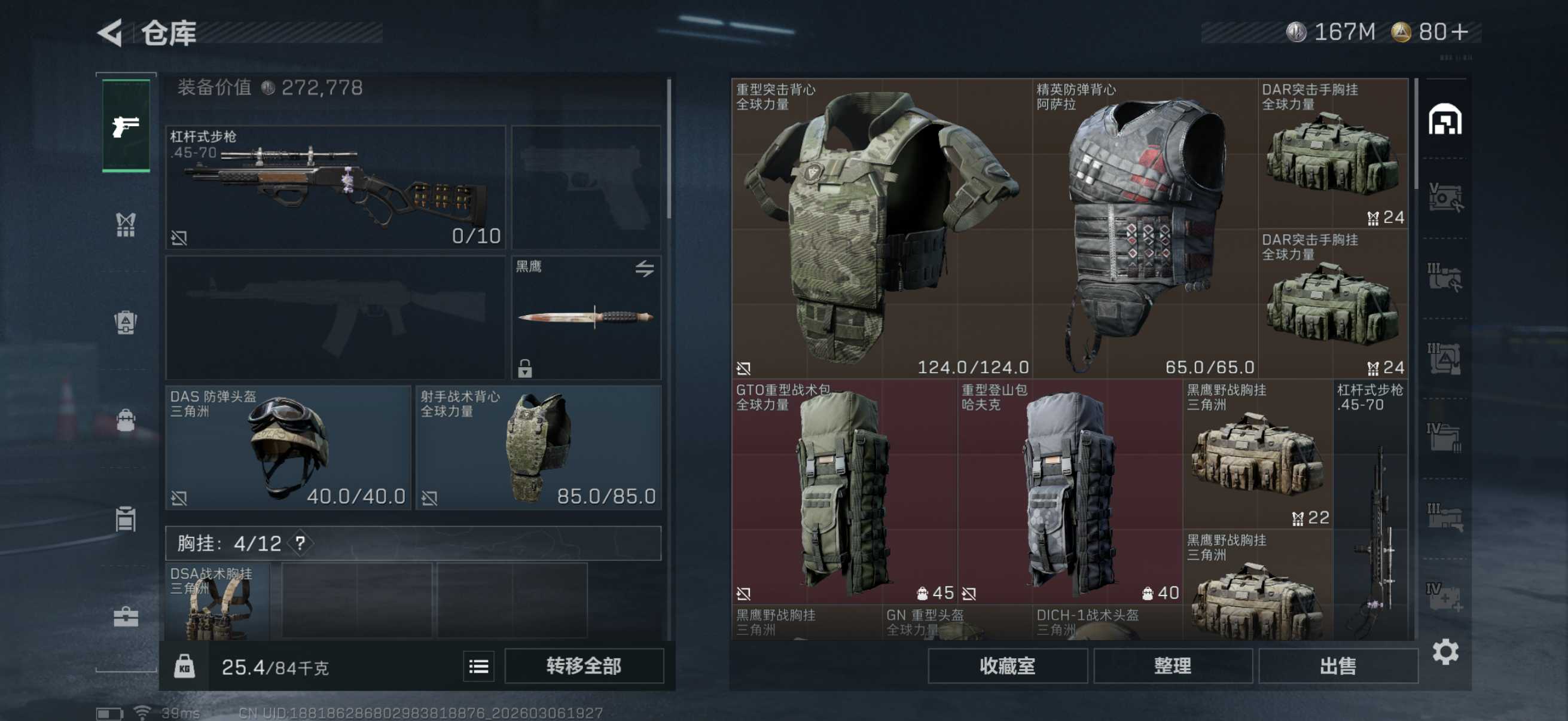
Task: Sort the stash with 整理
Action: point(1172,666)
